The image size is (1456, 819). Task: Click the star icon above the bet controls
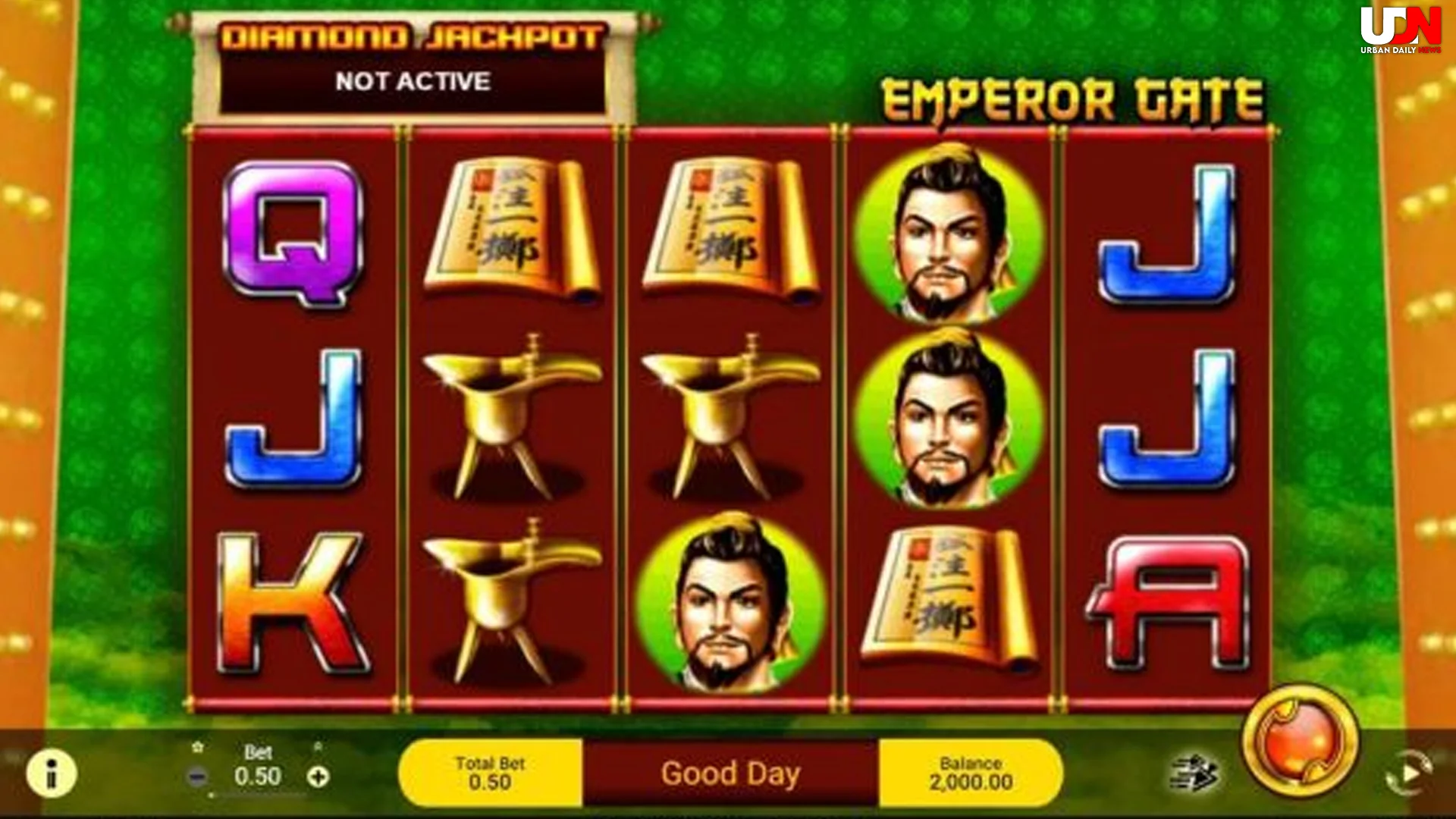click(x=199, y=747)
